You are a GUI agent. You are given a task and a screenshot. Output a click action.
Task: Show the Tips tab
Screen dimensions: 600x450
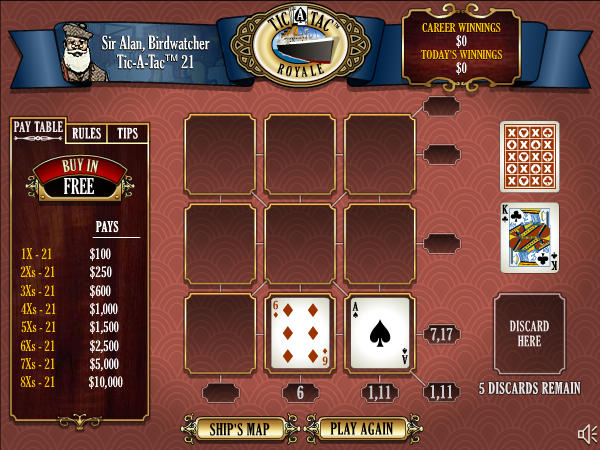(128, 133)
